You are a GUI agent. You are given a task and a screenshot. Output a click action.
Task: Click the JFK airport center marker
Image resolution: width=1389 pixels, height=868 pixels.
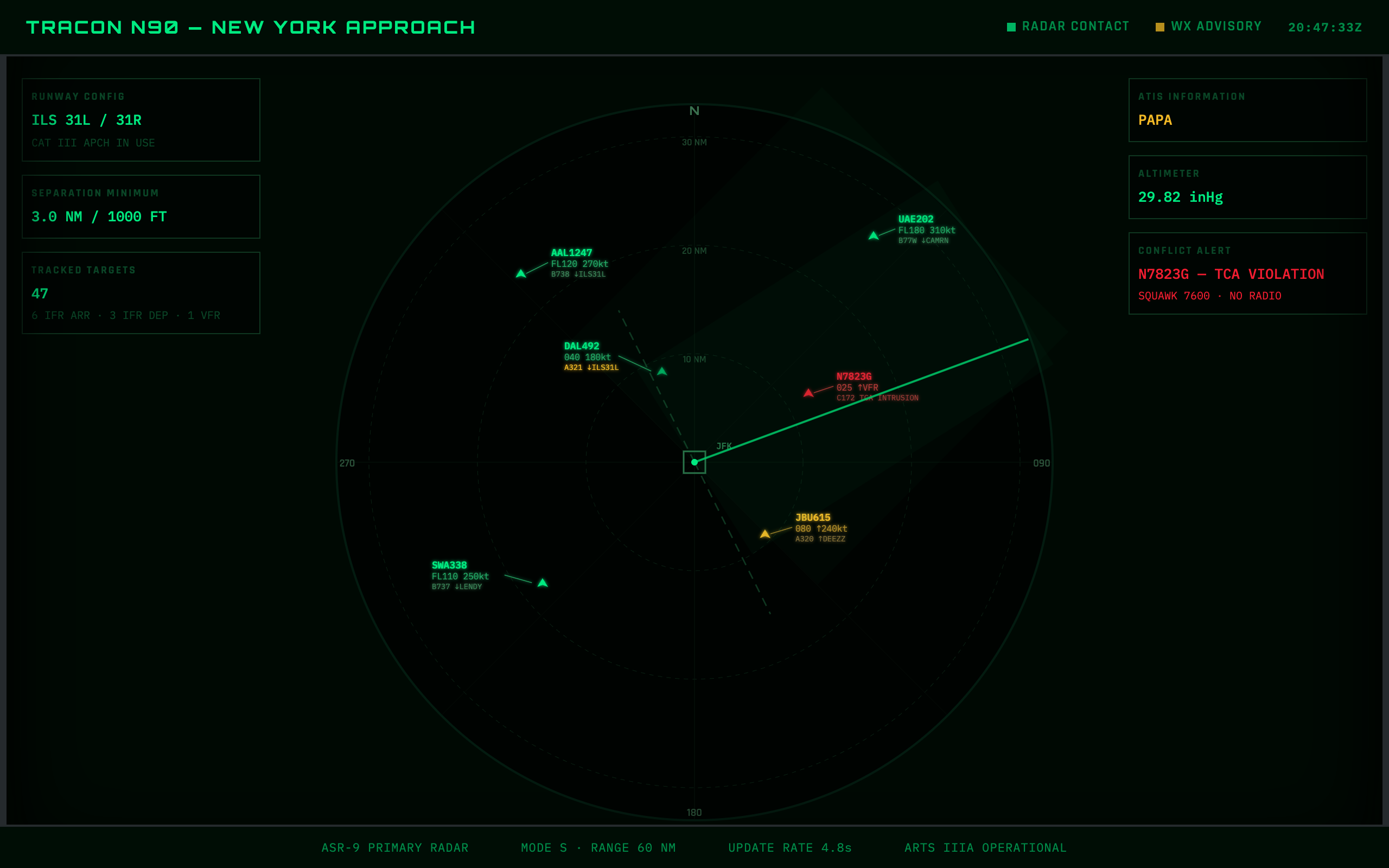pos(694,461)
